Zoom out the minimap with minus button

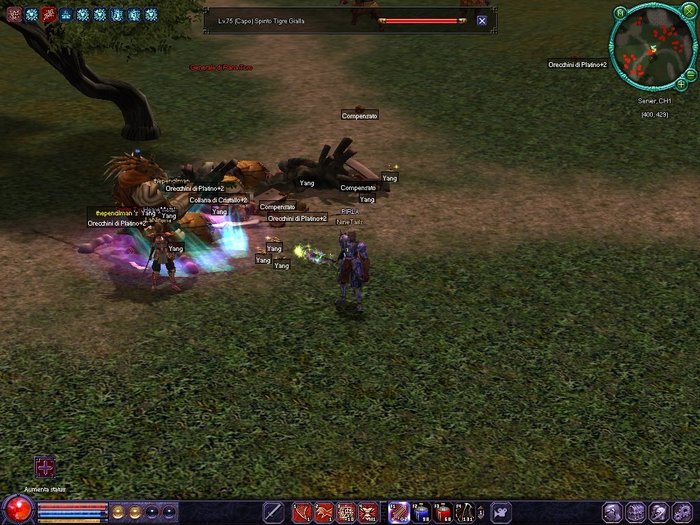[x=691, y=73]
